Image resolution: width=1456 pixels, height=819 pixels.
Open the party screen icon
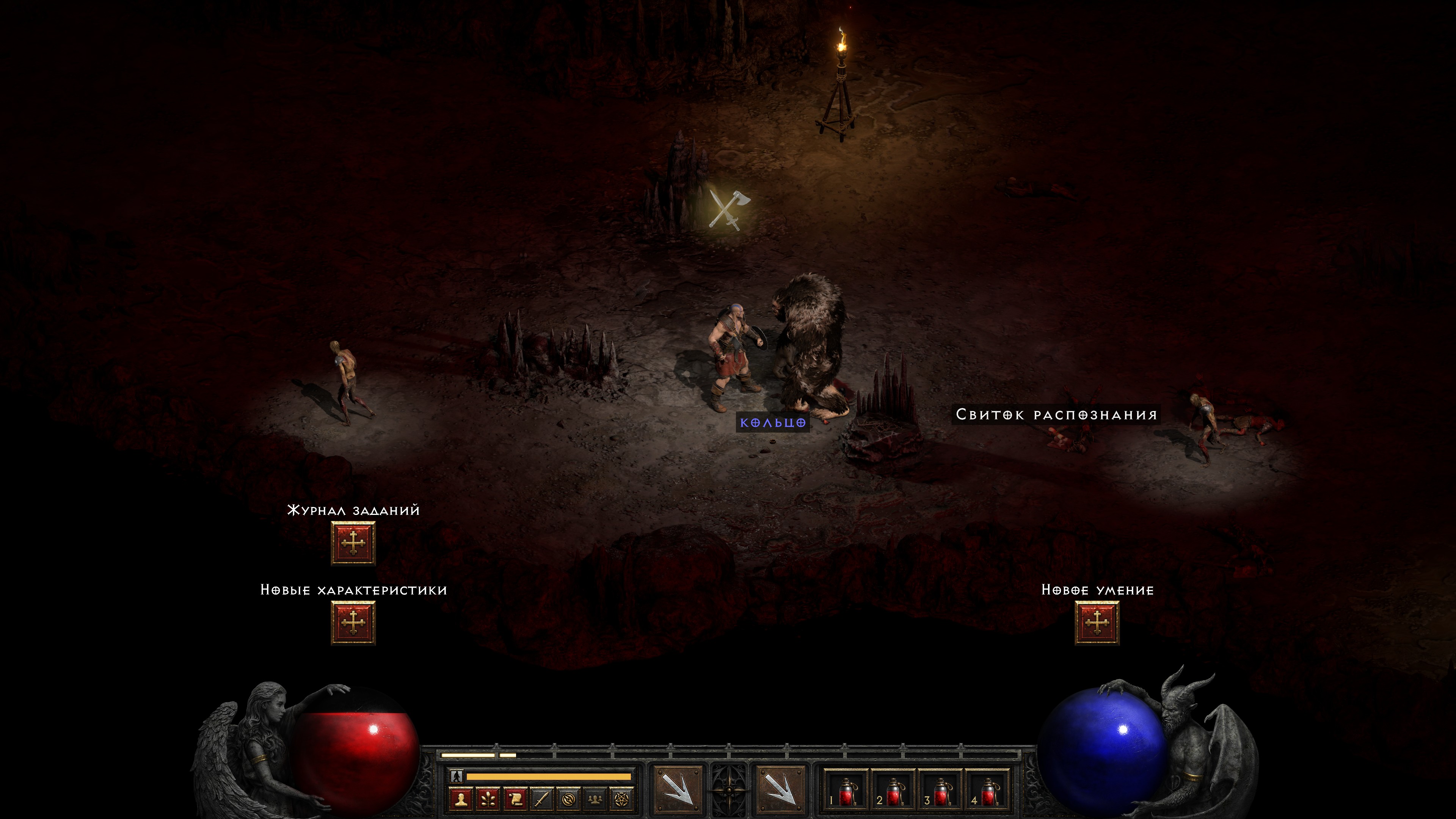(596, 799)
